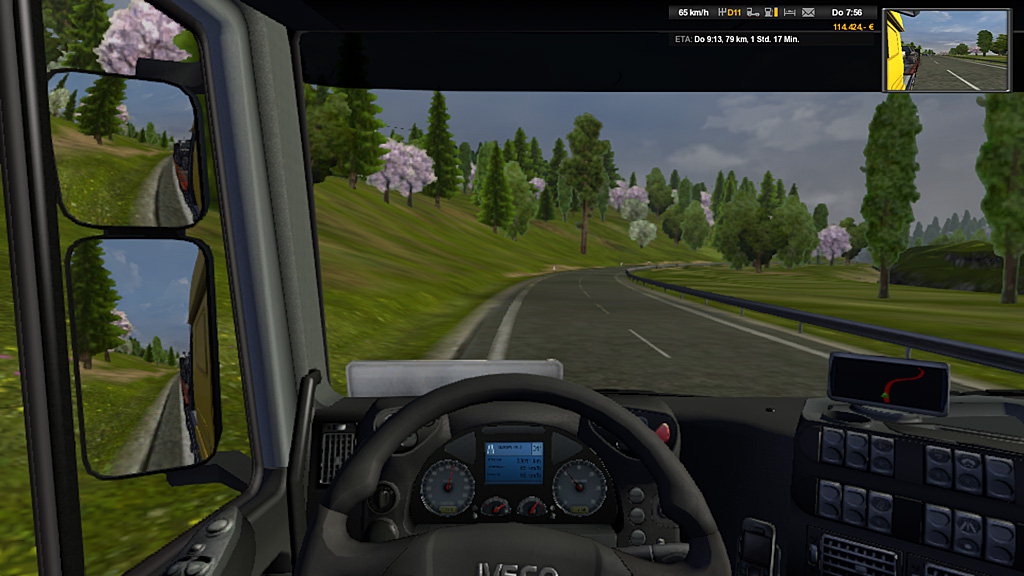Click the bed rest indicator icon
The image size is (1024, 576).
[790, 13]
